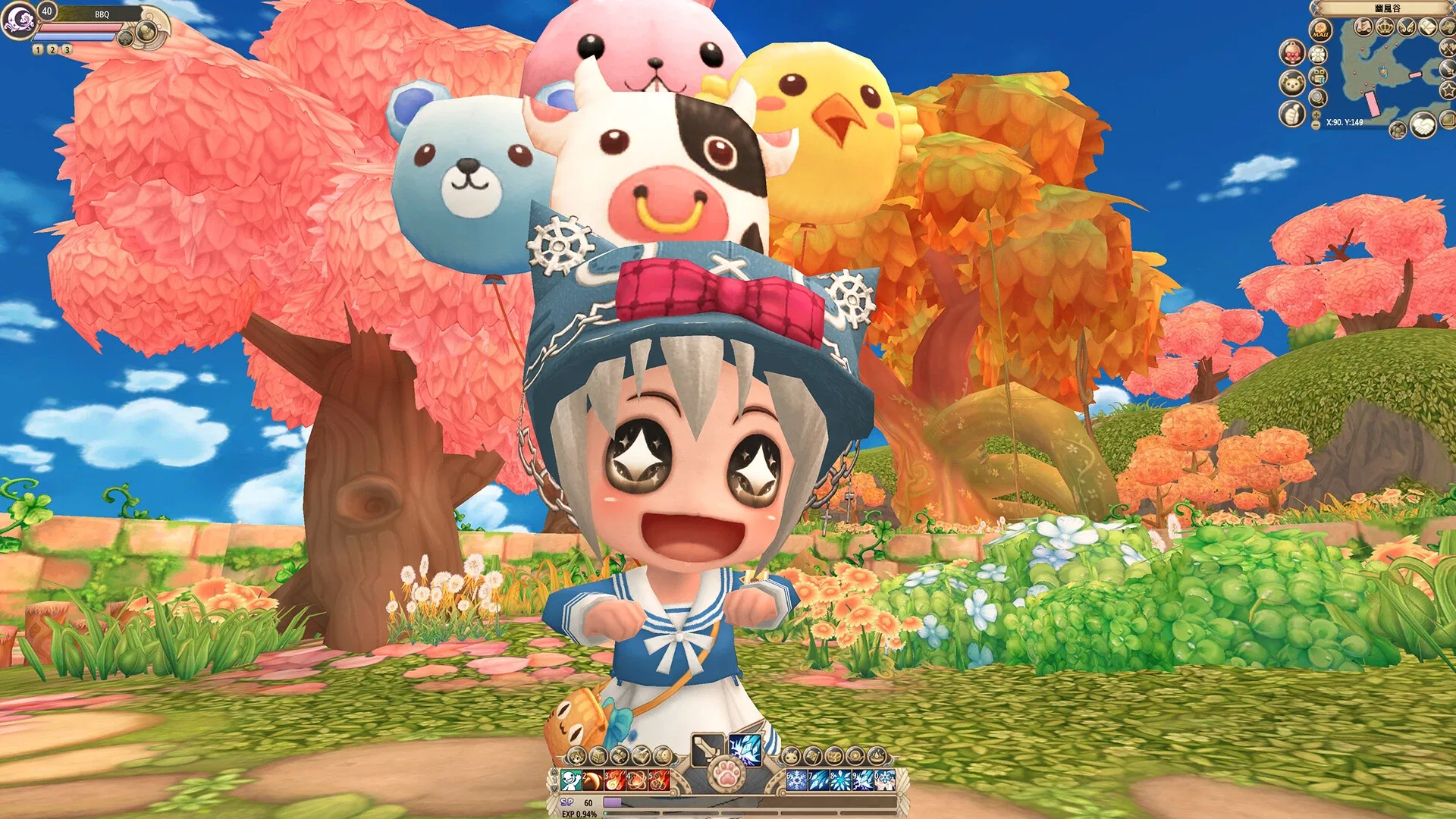Viewport: 1456px width, 819px height.
Task: Open the crown guild icon above the minimap
Action: pos(1385,26)
